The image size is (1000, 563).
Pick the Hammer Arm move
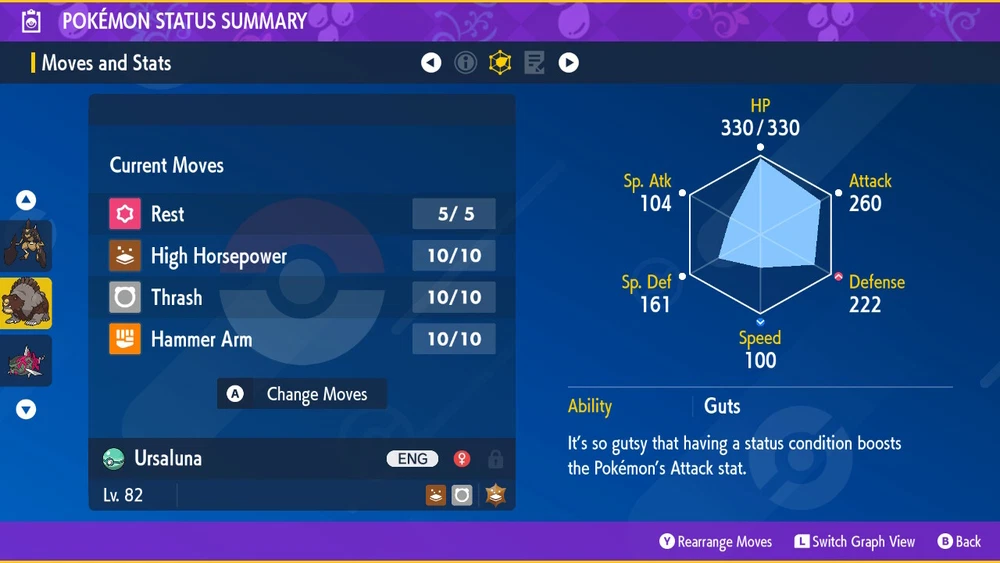pos(301,340)
